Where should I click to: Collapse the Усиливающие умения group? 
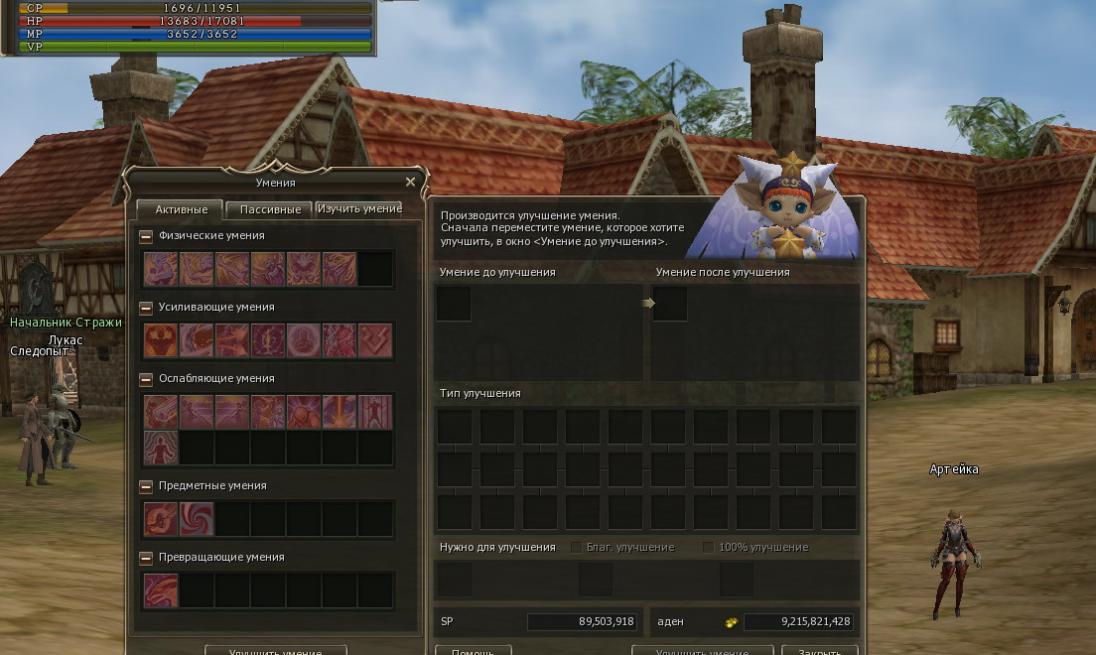(146, 307)
